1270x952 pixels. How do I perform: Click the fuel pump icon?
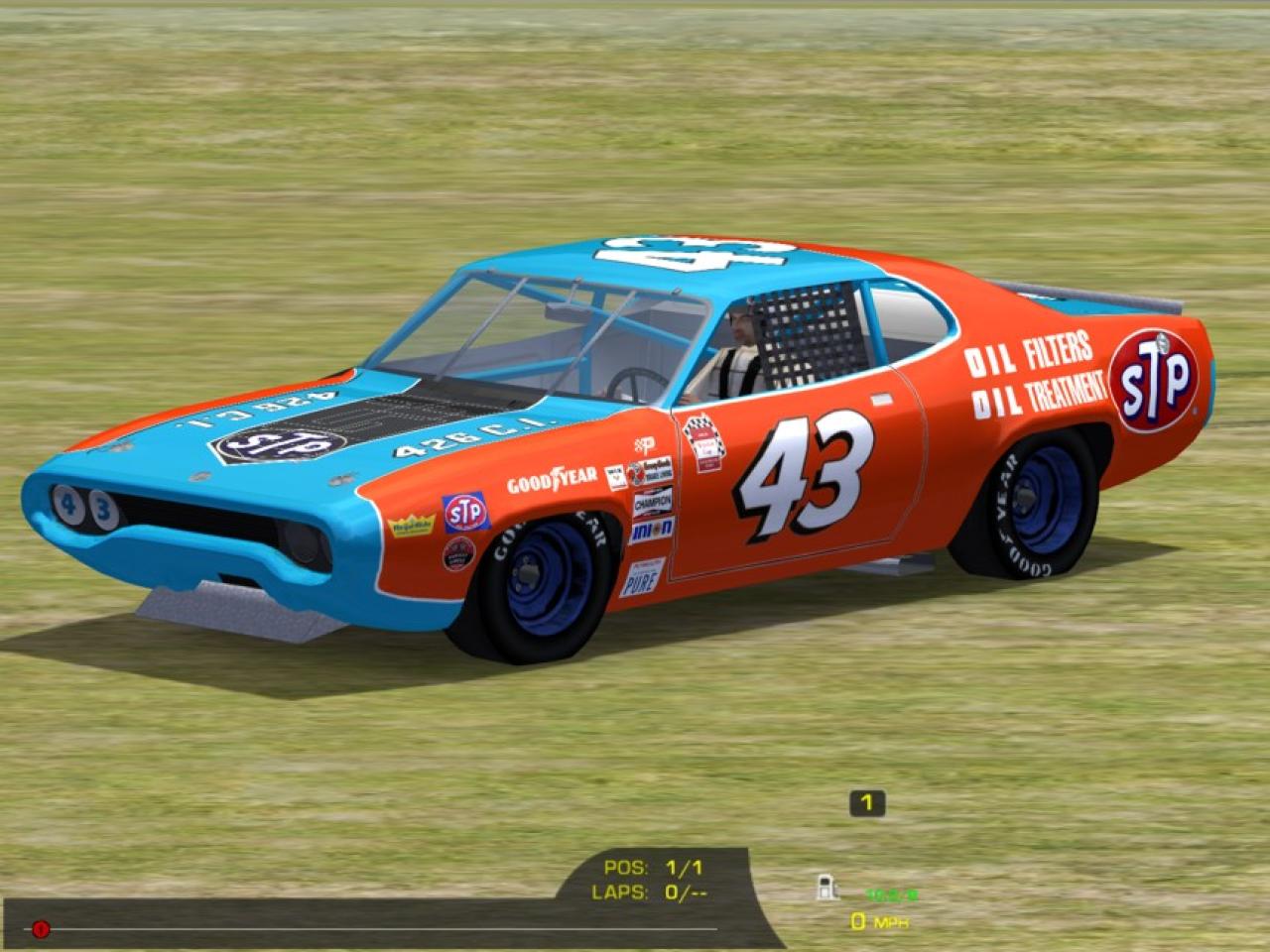point(825,888)
